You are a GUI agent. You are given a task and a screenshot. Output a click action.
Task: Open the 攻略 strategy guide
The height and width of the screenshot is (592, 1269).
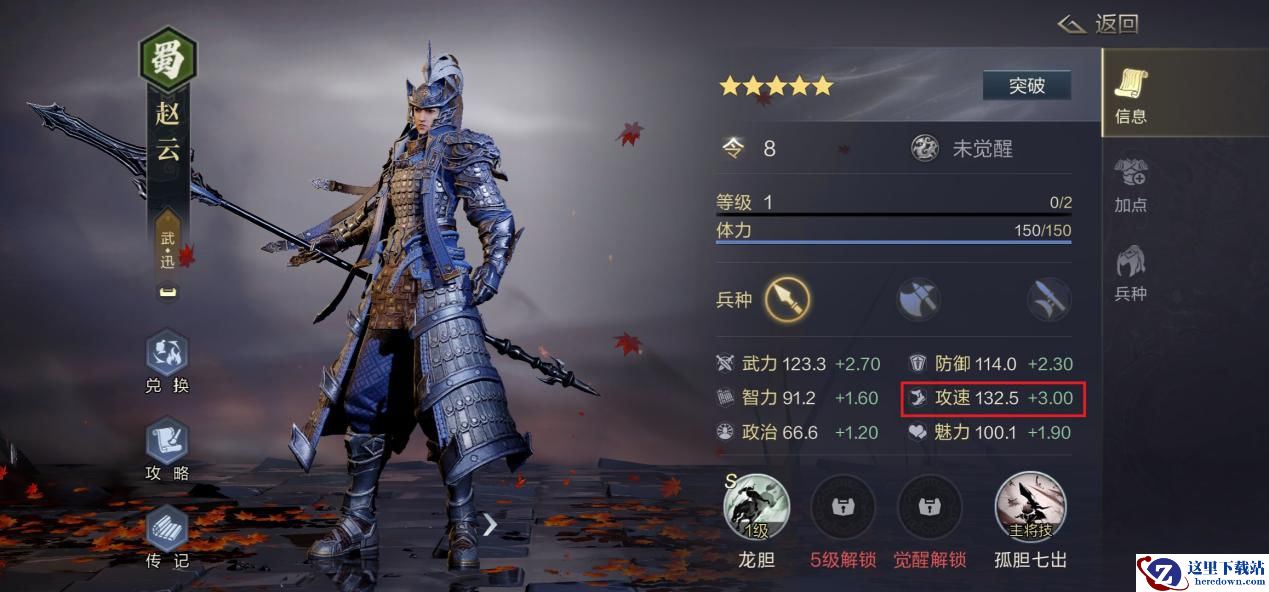(167, 449)
